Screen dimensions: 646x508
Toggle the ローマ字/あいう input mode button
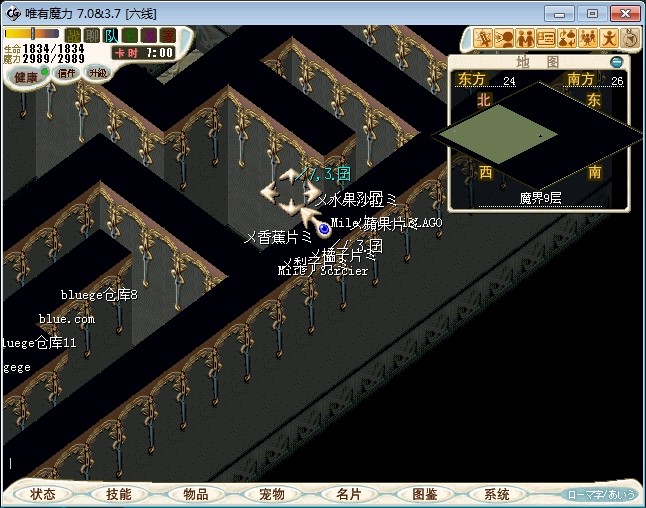600,494
